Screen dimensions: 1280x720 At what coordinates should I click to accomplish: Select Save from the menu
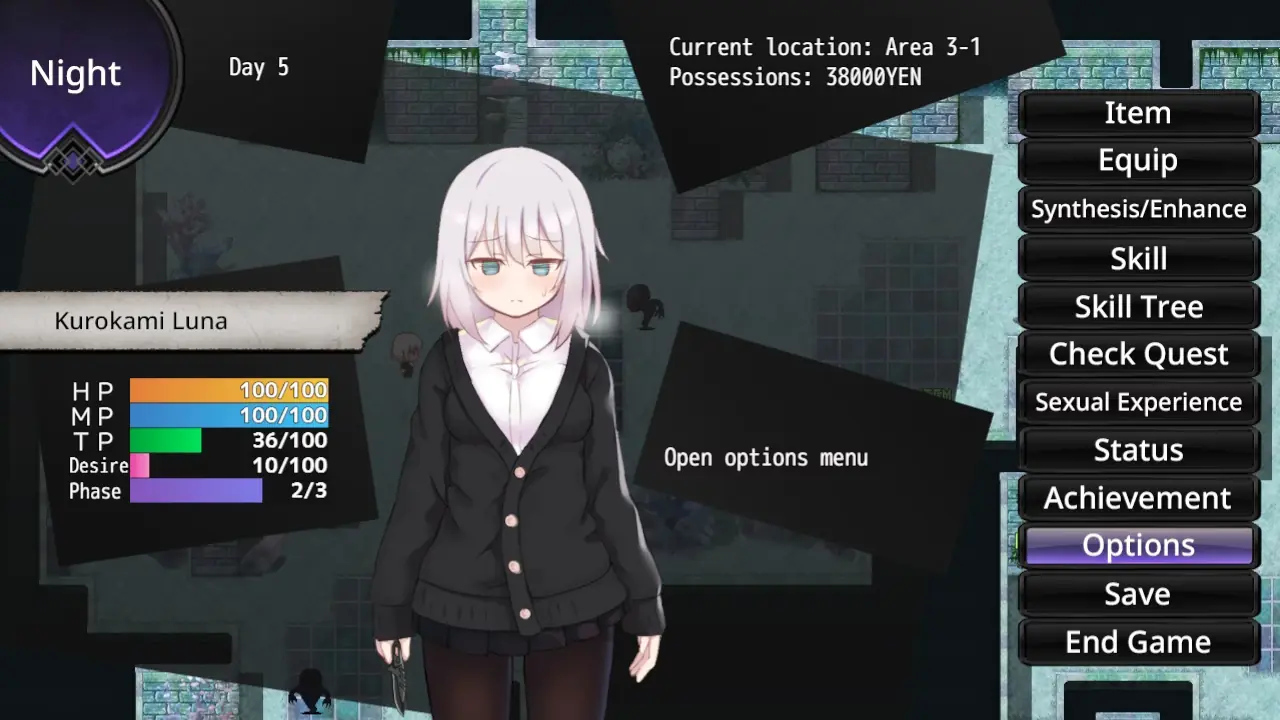[1138, 594]
